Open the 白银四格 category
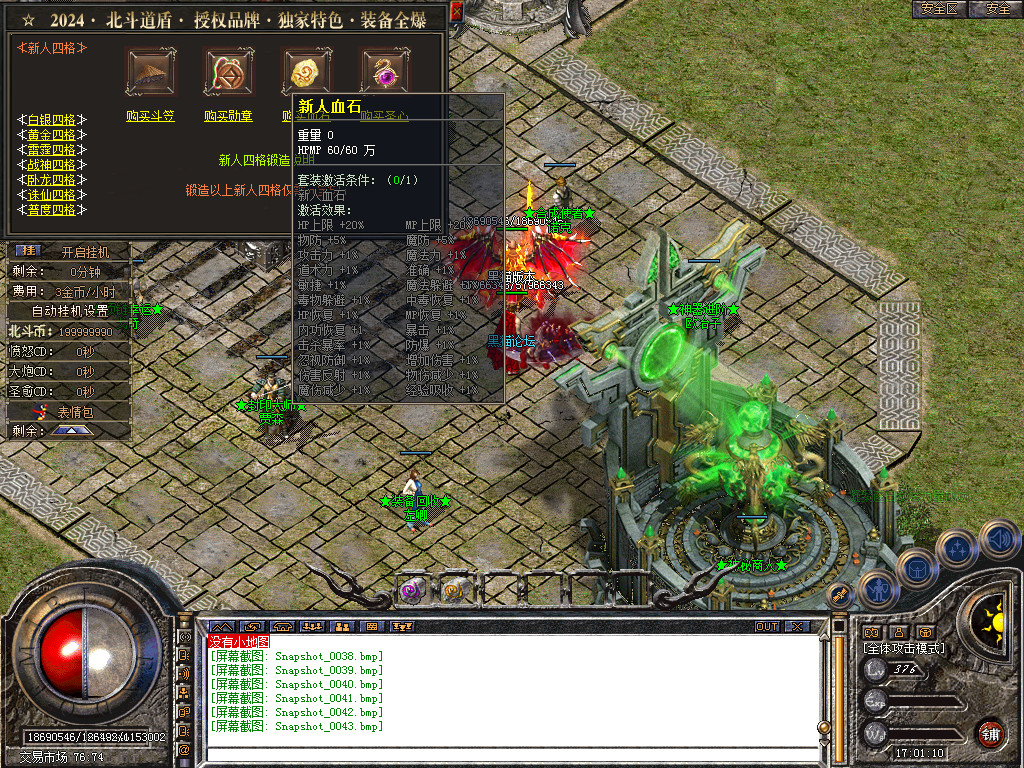 (52, 120)
